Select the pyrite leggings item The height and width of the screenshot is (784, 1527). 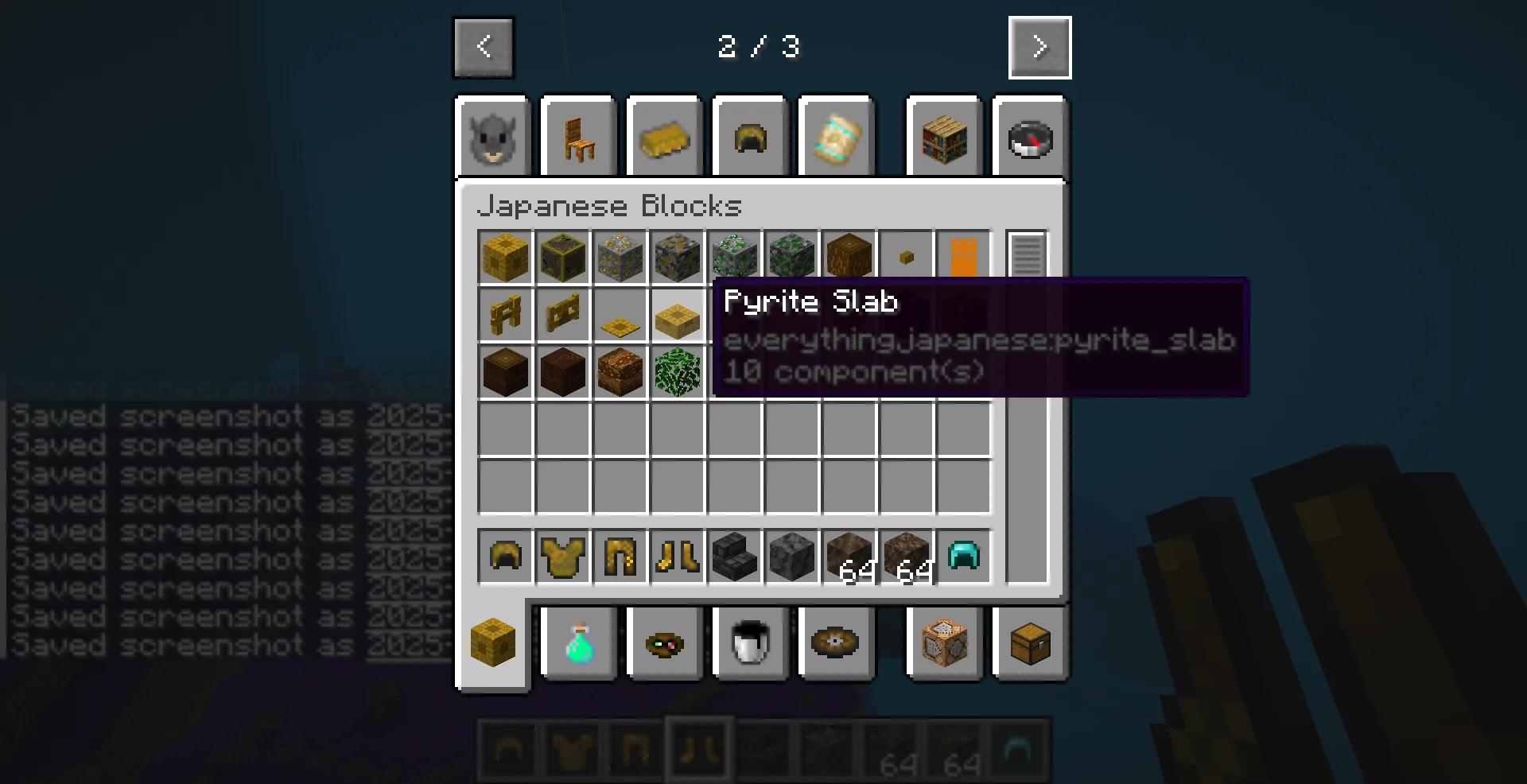[620, 557]
